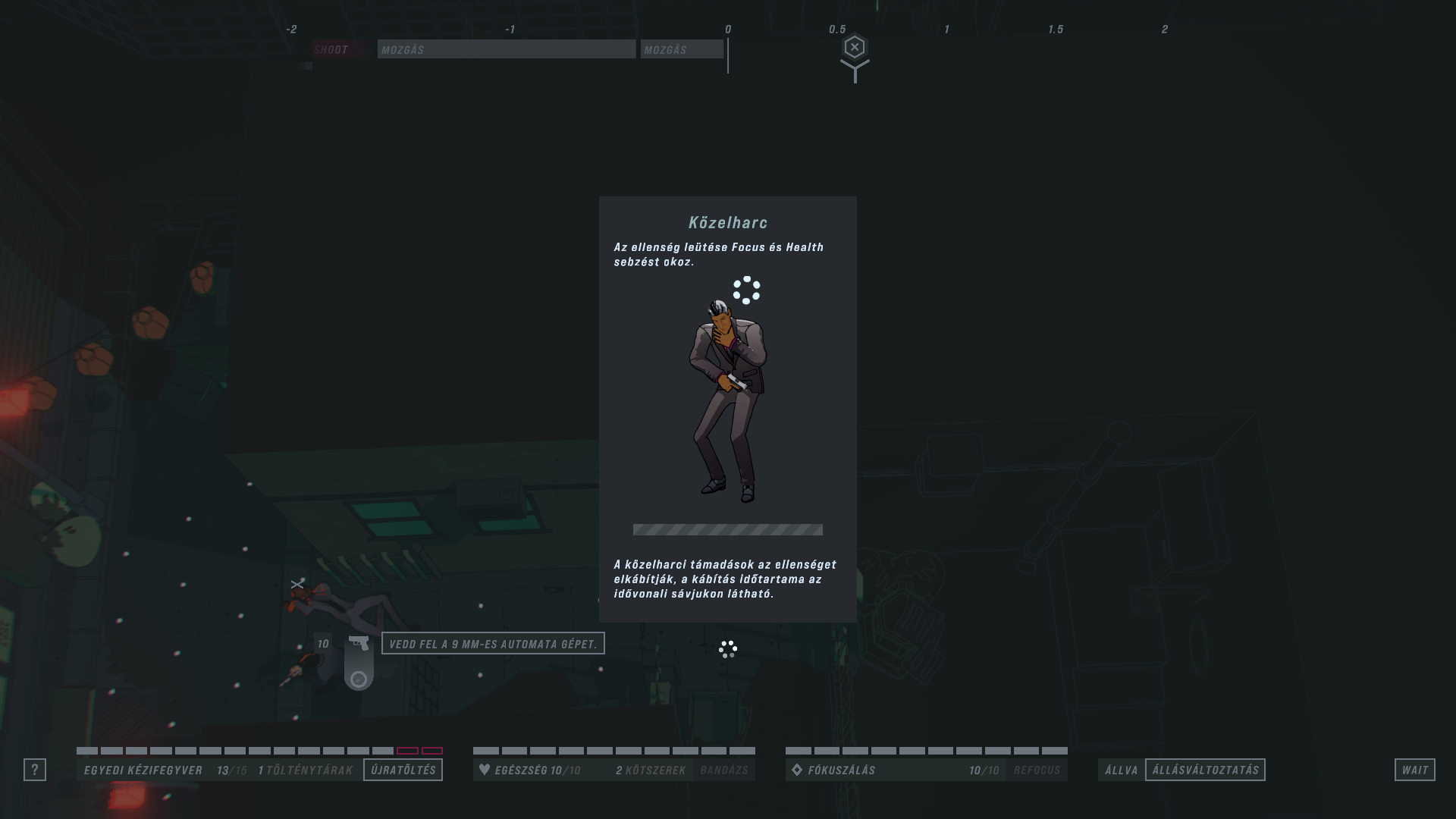
Task: Click the long Mozgás timeline block
Action: [507, 49]
